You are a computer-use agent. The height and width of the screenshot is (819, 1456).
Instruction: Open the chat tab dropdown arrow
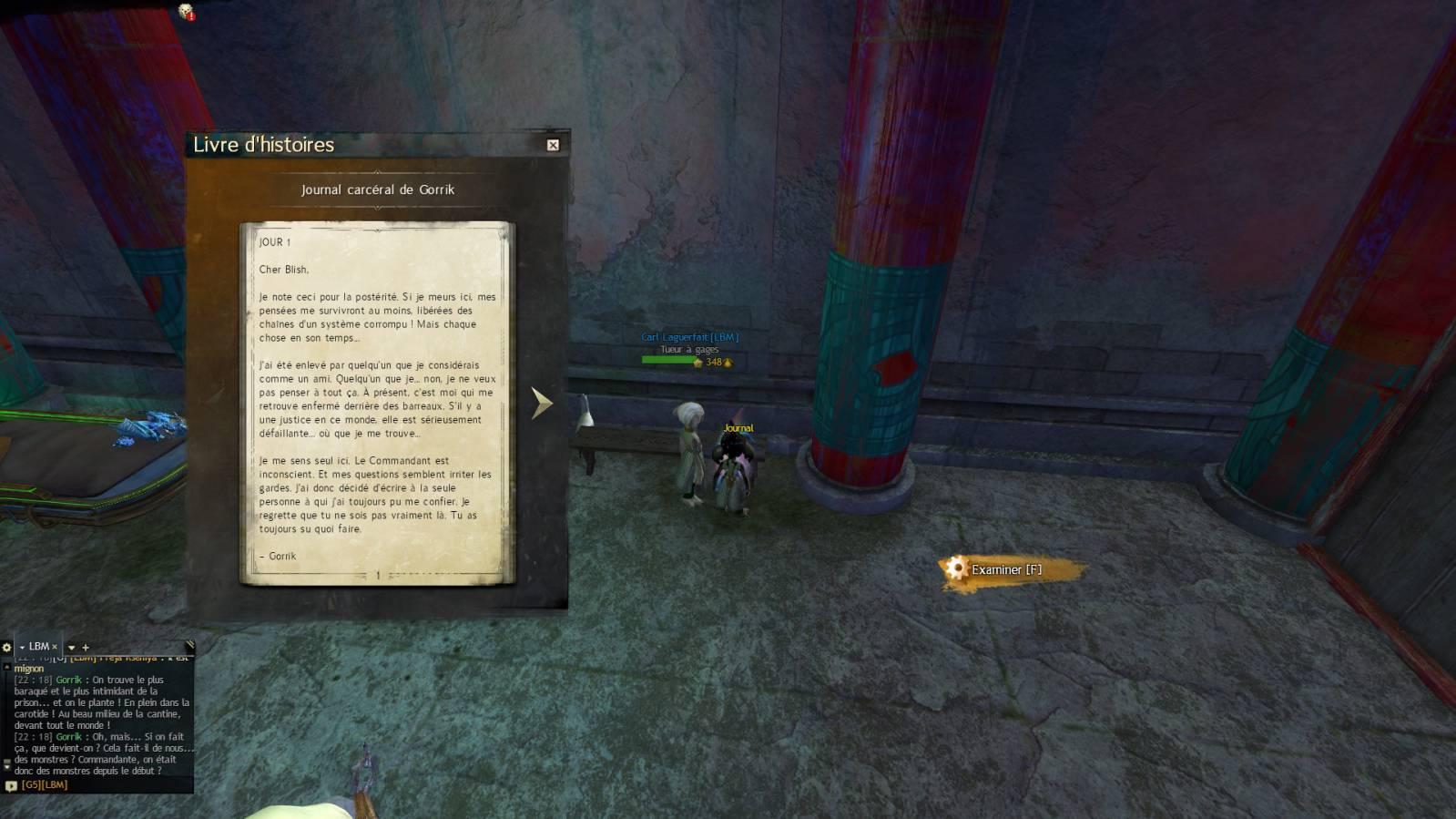point(71,648)
